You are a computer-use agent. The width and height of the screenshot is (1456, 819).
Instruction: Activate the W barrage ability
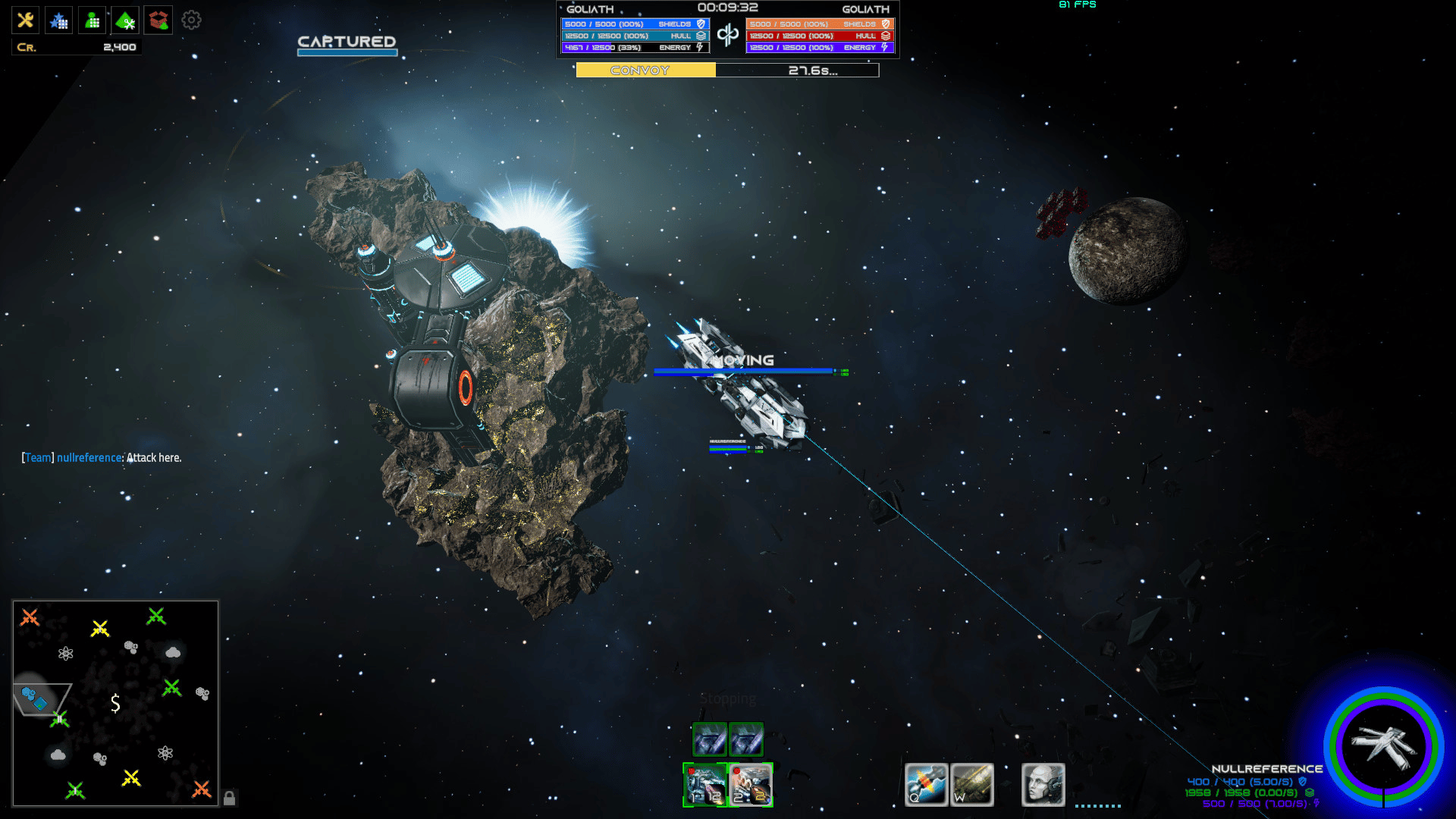tap(972, 784)
